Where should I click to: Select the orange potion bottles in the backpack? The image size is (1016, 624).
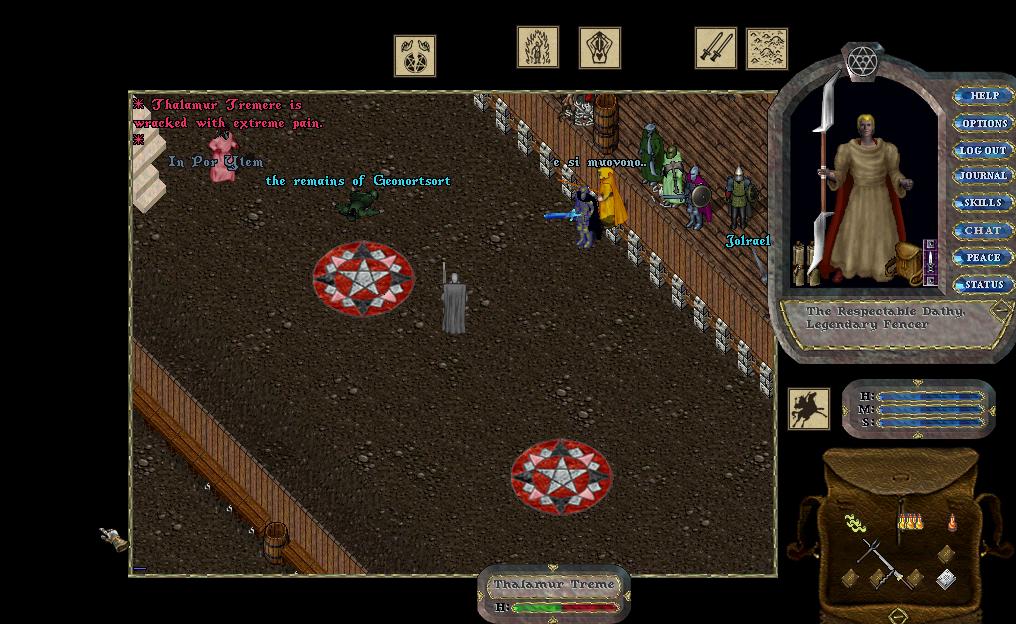(x=909, y=522)
